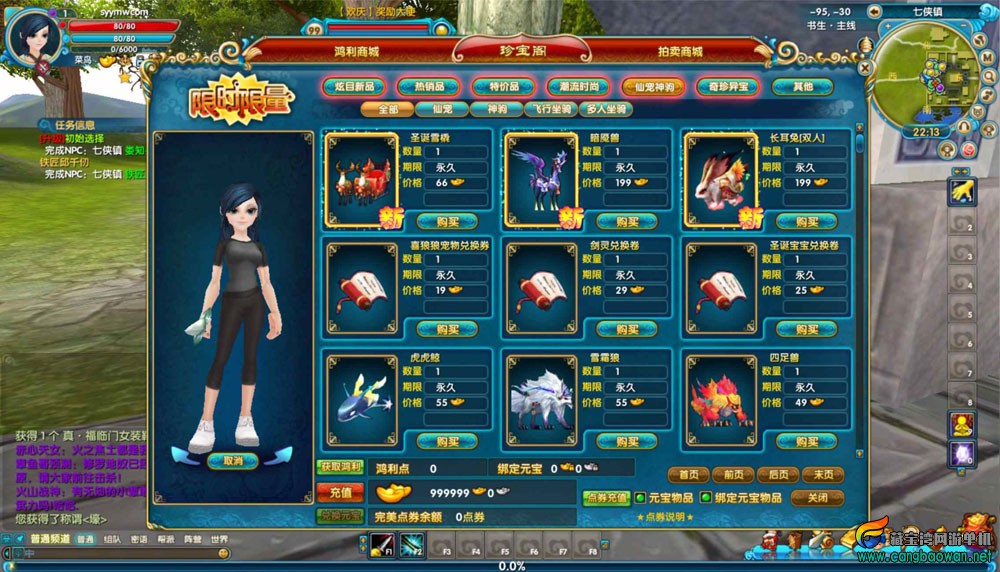This screenshot has height=572, width=1000.
Task: Select the 奇珍异宝 category
Action: click(729, 87)
